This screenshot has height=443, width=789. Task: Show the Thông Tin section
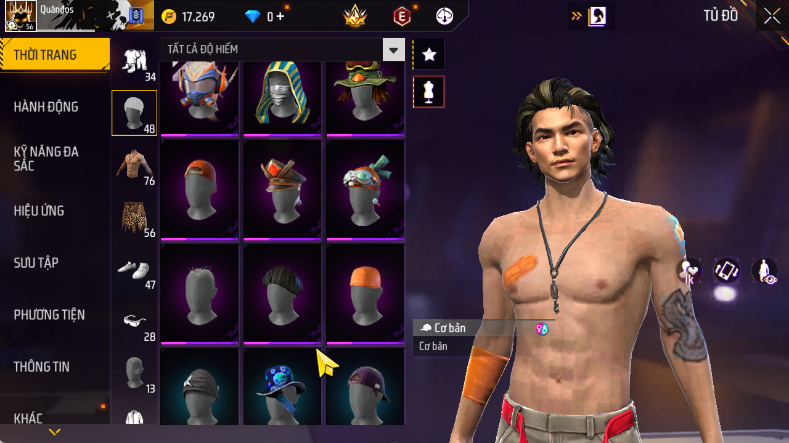(42, 366)
